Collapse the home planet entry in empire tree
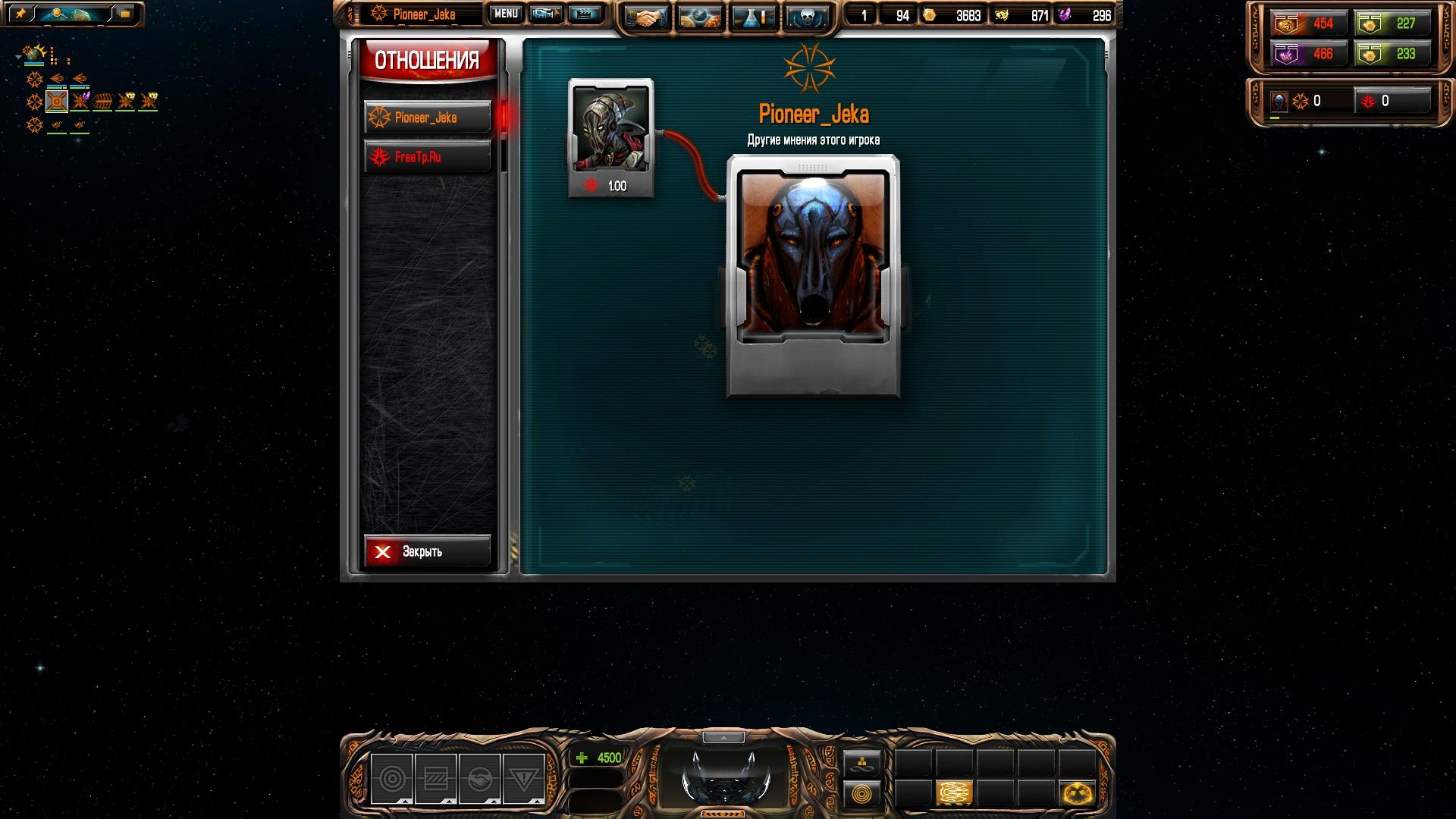This screenshot has height=819, width=1456. (18, 56)
